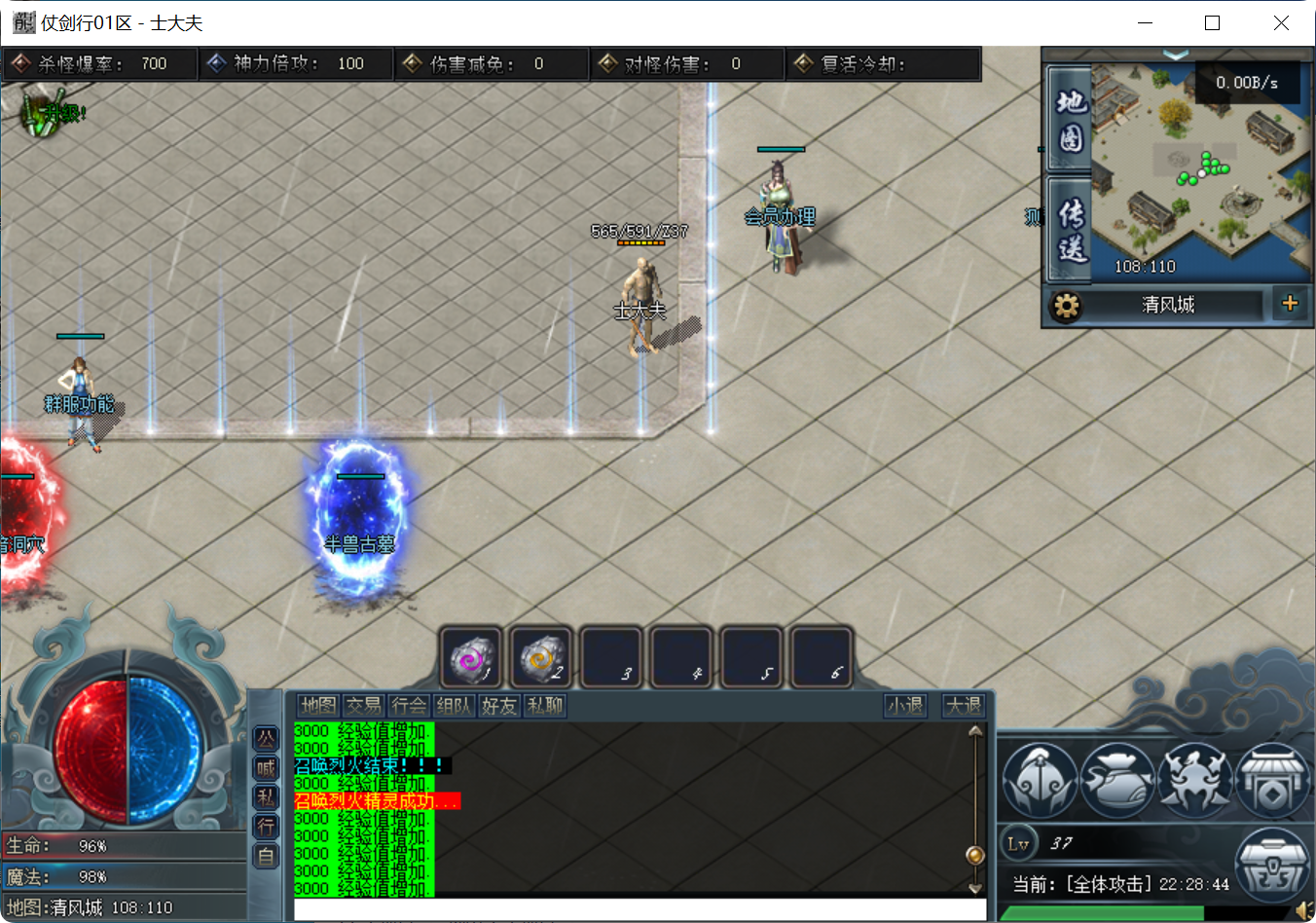This screenshot has width=1316, height=923.
Task: Open the 地图 map panel button
Action: click(1070, 120)
